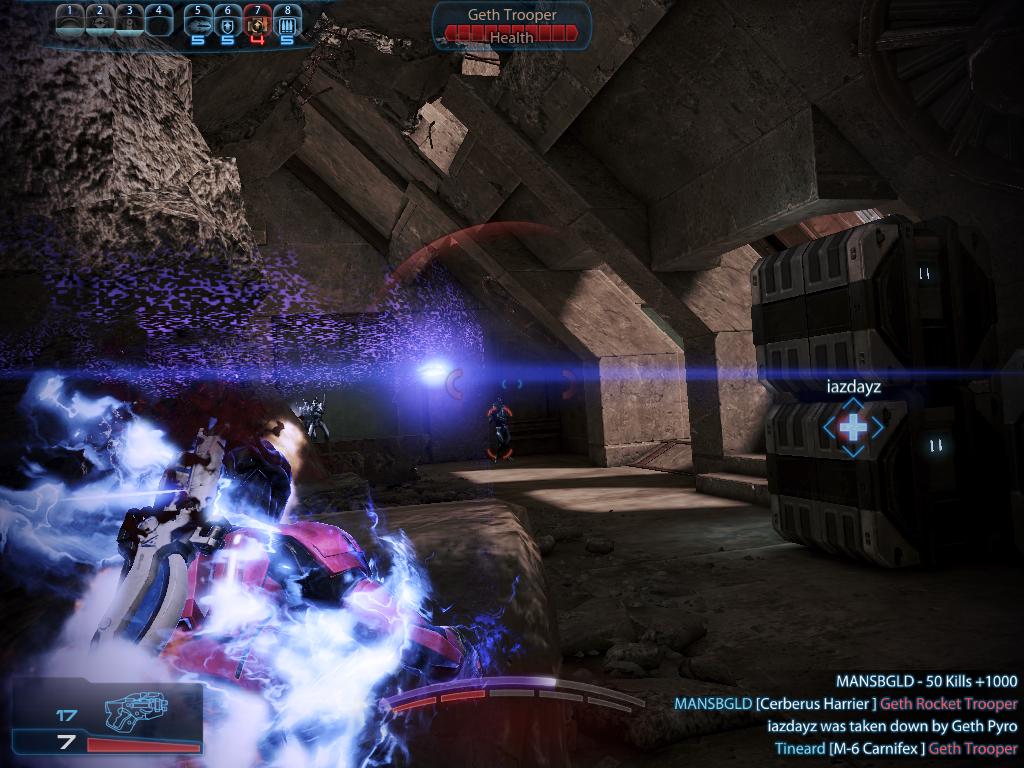Use the thermal clip pack in slot 8

pos(288,22)
